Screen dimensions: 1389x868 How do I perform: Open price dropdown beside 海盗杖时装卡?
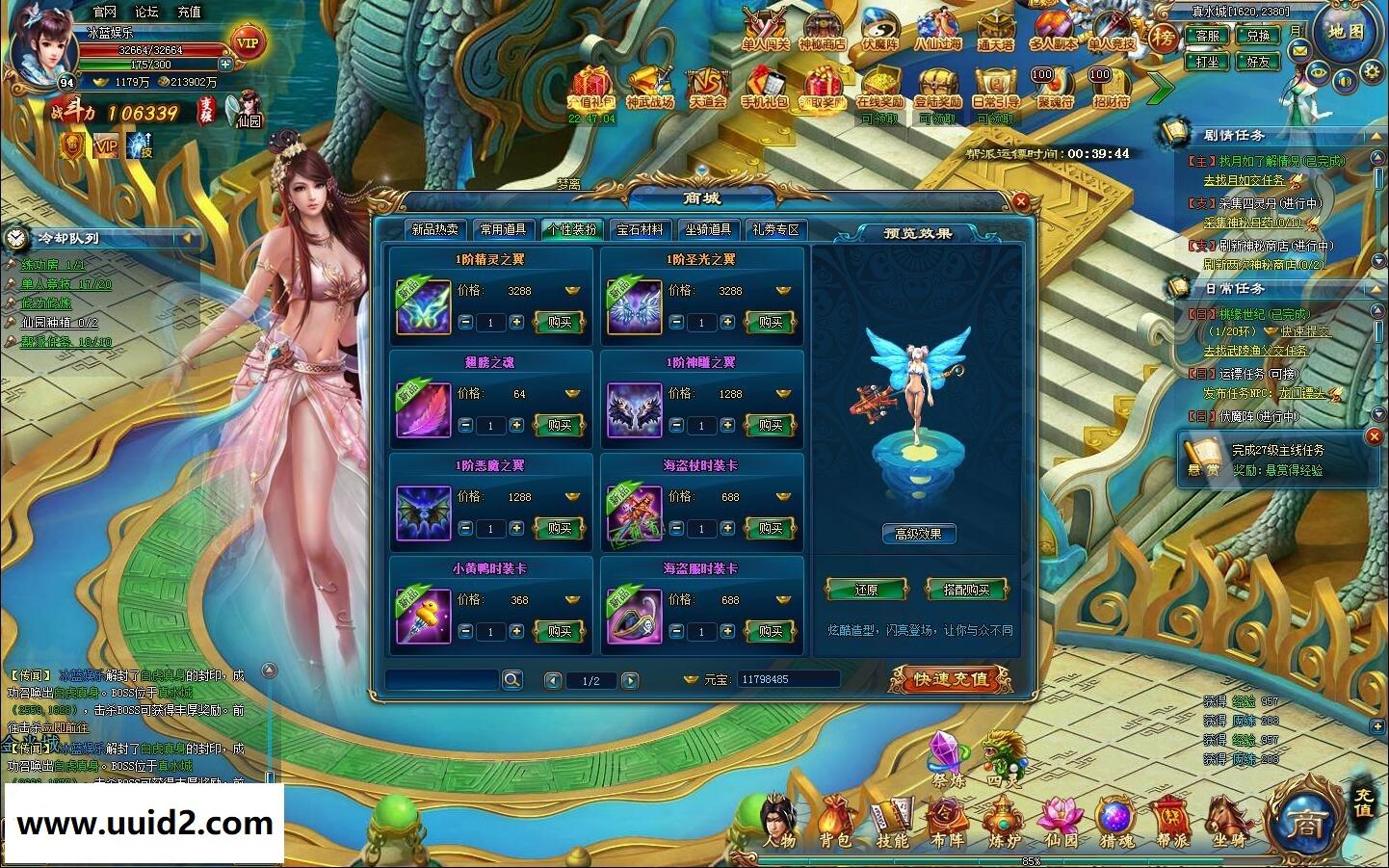784,496
